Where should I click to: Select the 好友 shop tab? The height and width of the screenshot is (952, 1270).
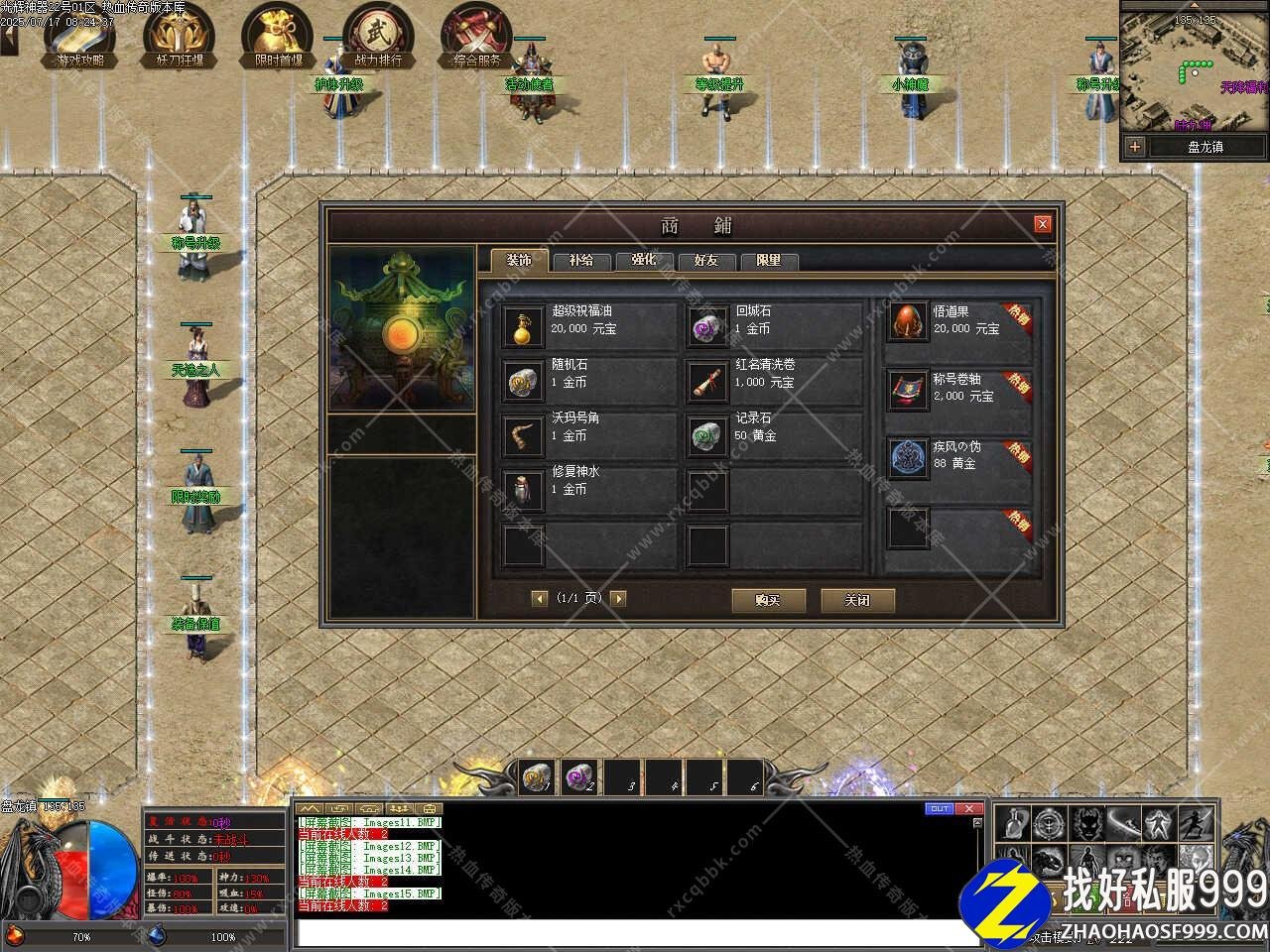pyautogui.click(x=705, y=260)
